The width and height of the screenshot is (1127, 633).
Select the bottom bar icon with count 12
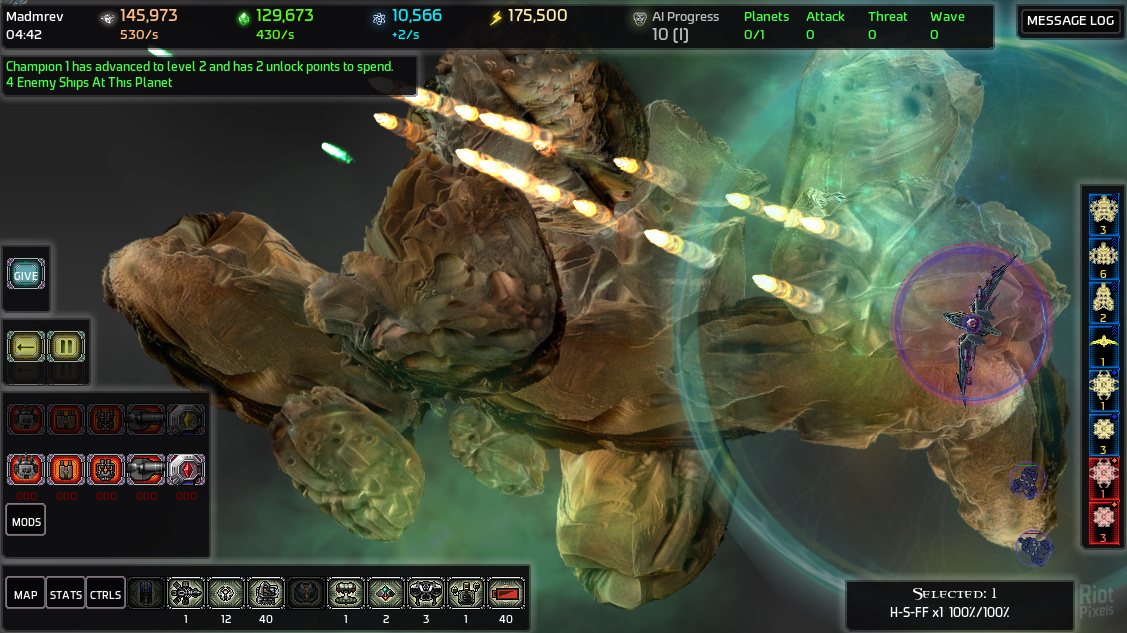pyautogui.click(x=226, y=594)
